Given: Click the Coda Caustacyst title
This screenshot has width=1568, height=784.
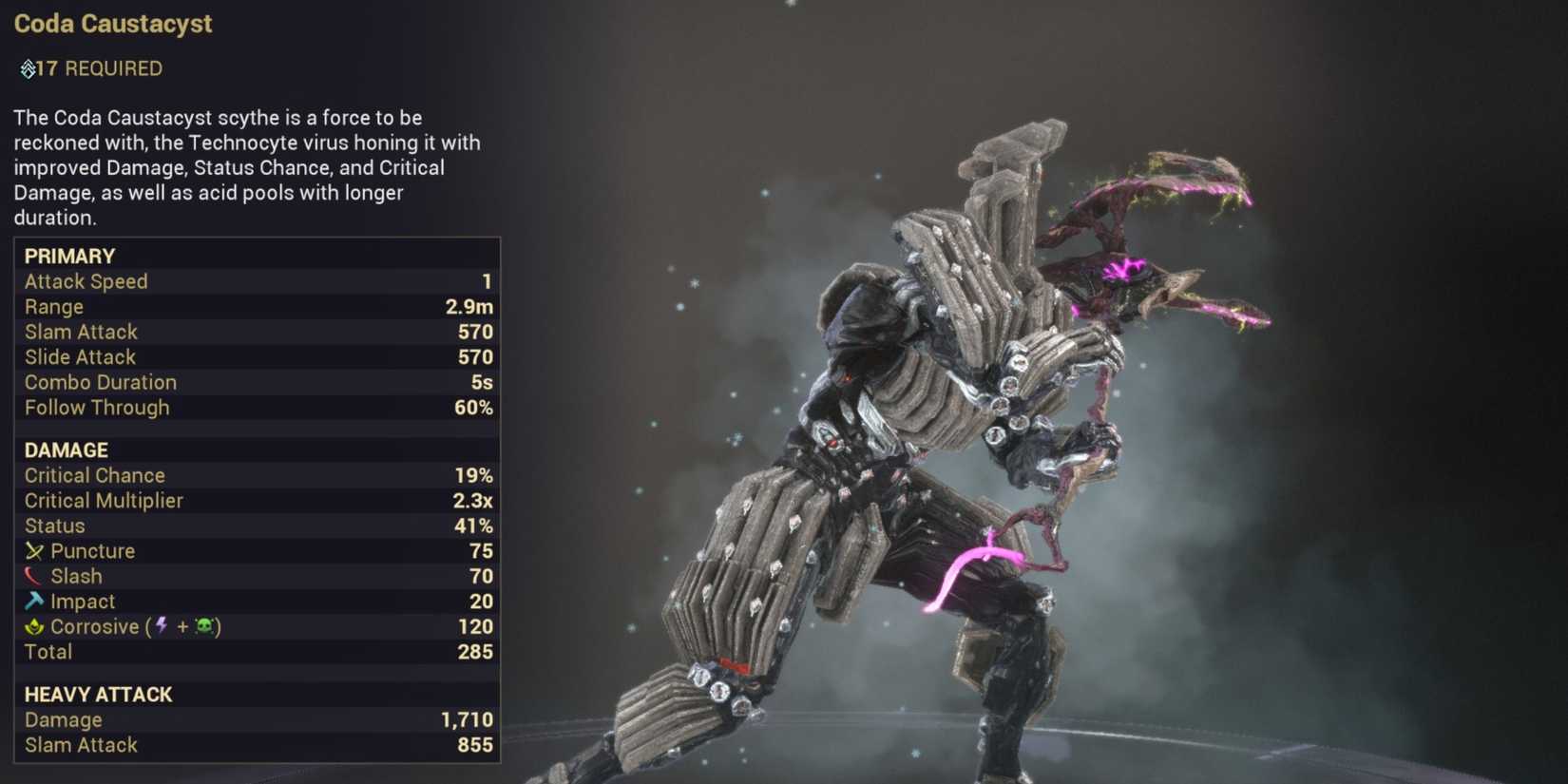Looking at the screenshot, I should click(113, 23).
